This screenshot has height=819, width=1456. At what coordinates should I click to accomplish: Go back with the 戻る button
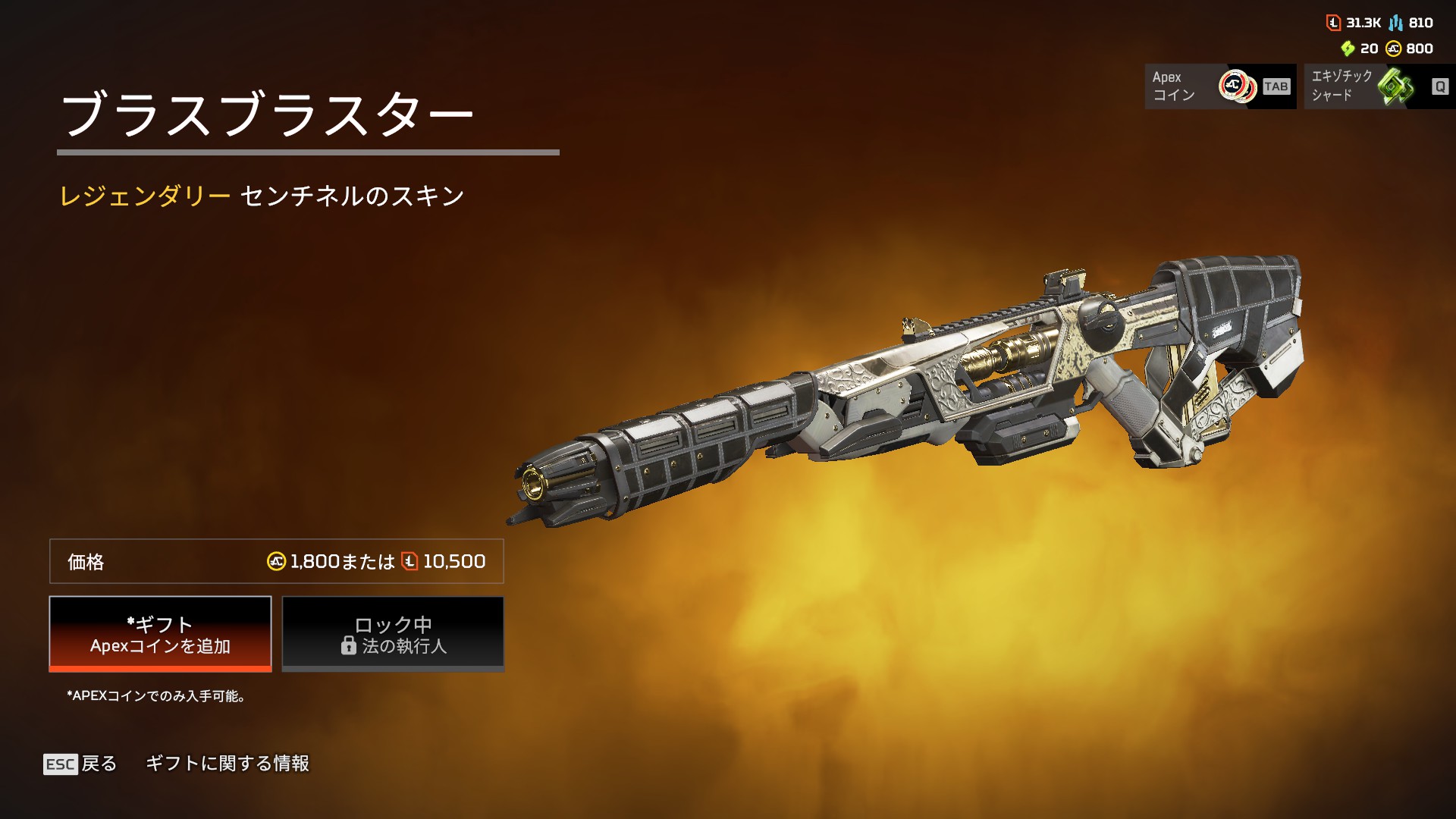81,764
